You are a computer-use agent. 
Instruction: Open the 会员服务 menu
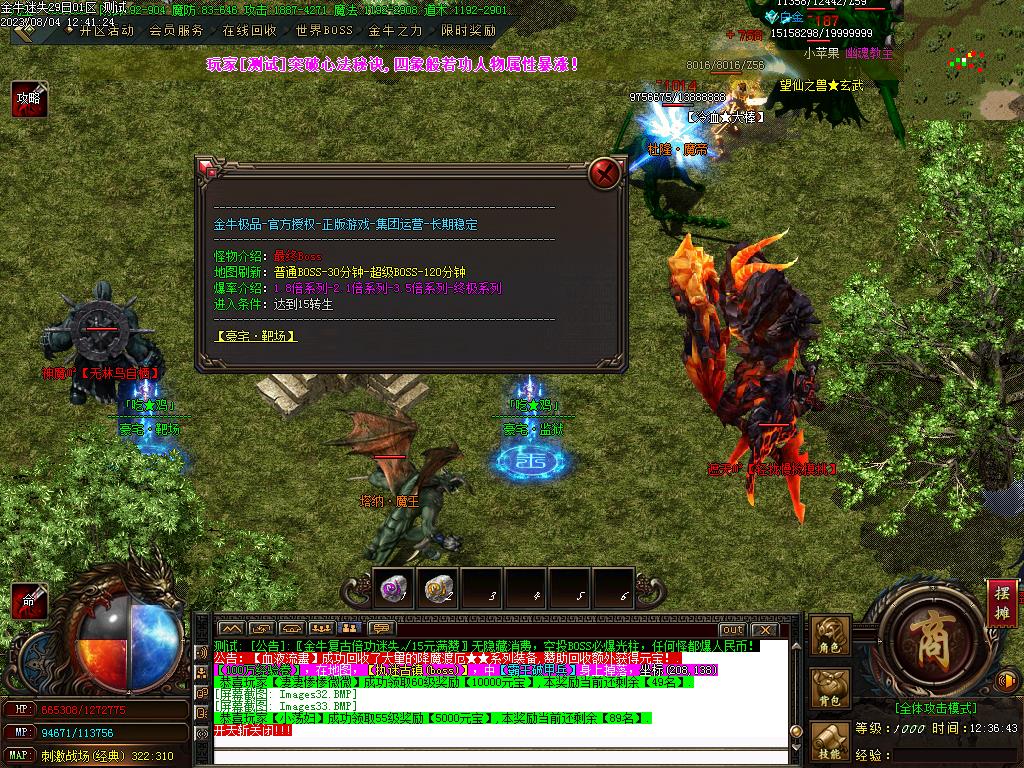pos(176,31)
